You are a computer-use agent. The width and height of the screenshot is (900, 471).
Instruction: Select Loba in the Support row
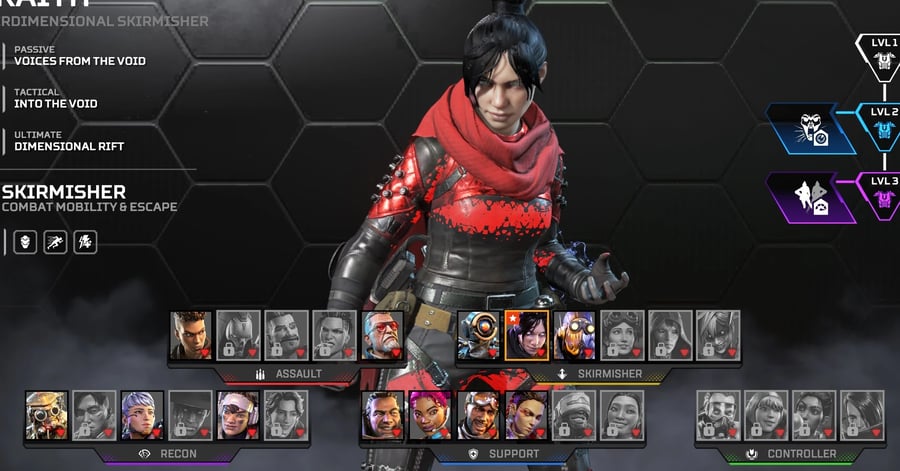525,415
